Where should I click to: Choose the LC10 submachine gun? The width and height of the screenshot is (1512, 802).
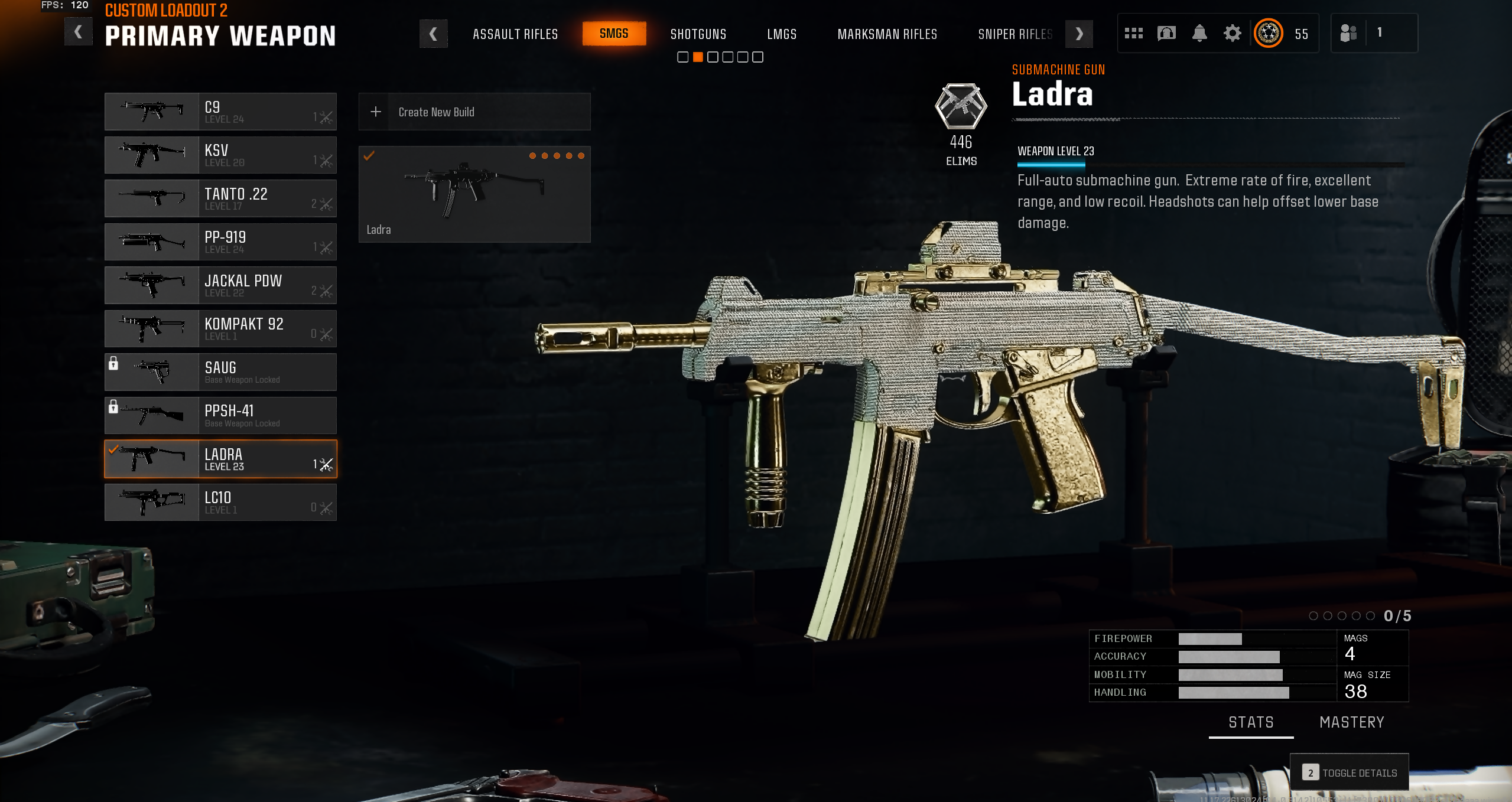[220, 503]
